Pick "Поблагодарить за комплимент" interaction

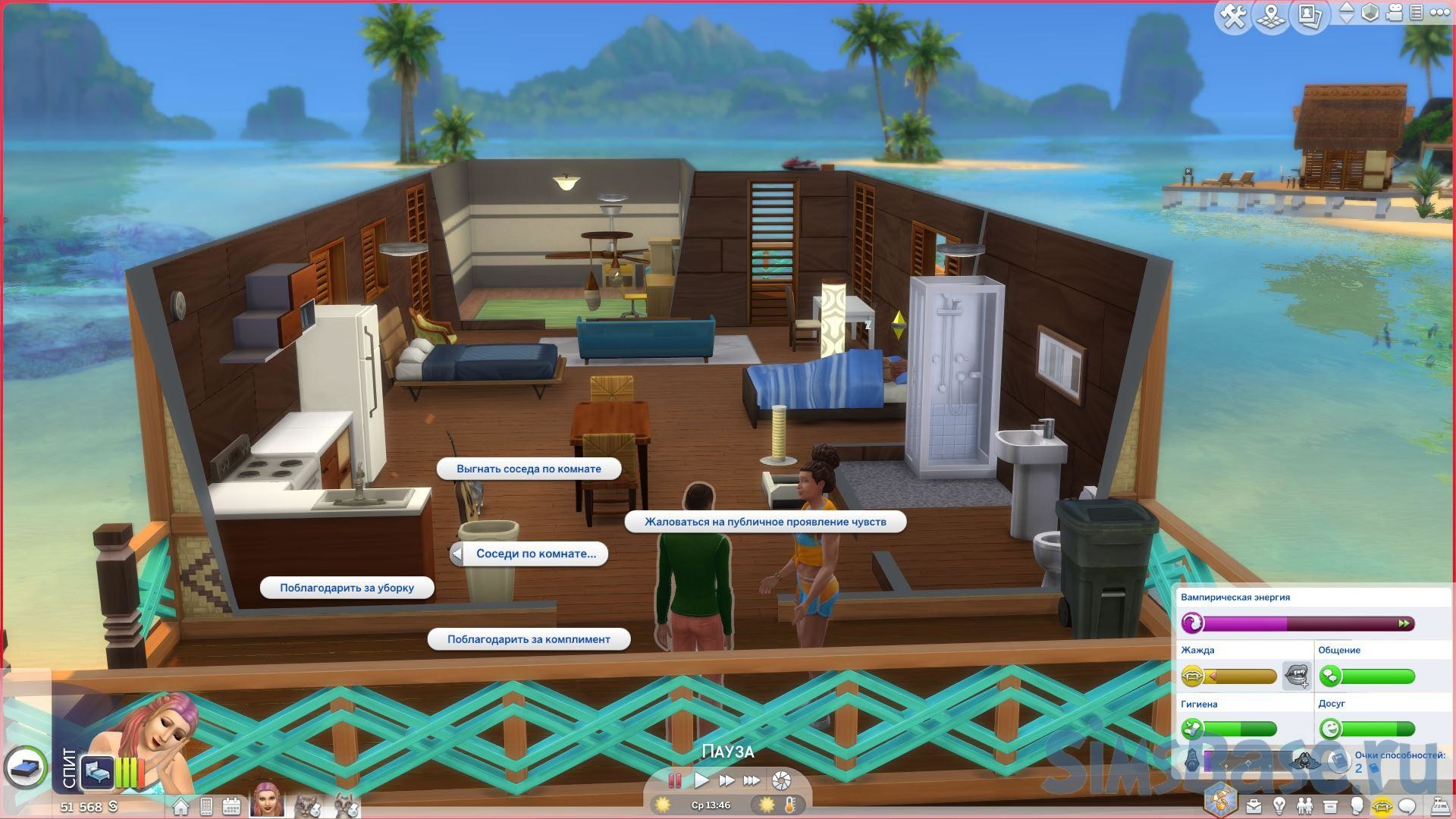pyautogui.click(x=529, y=639)
